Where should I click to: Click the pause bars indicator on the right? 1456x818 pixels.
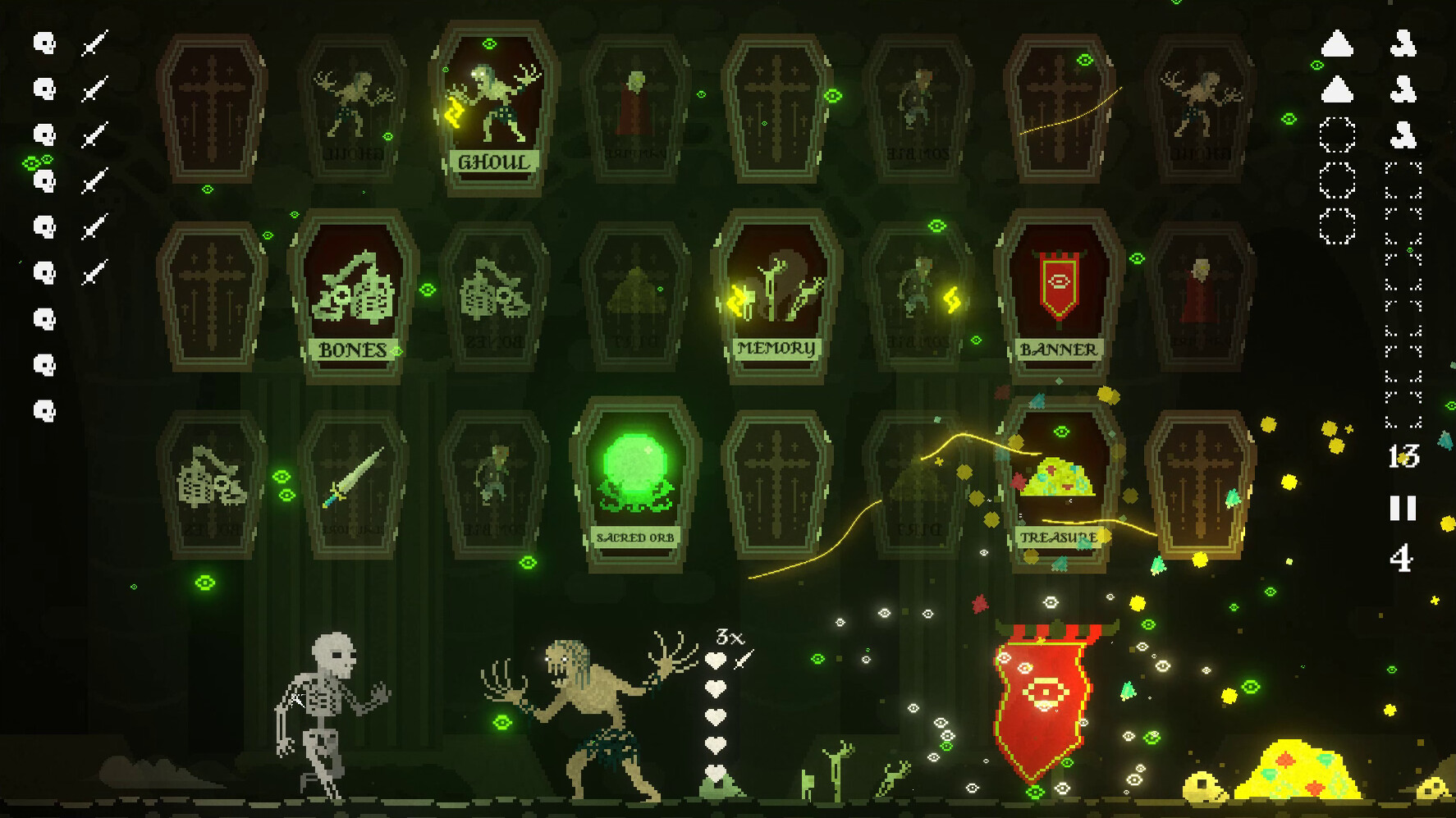(x=1405, y=510)
